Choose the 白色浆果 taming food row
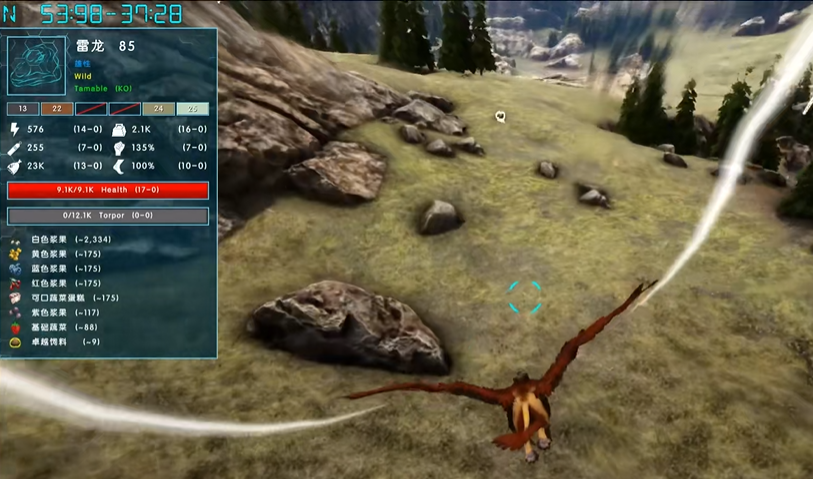Image resolution: width=813 pixels, height=479 pixels. 64,240
